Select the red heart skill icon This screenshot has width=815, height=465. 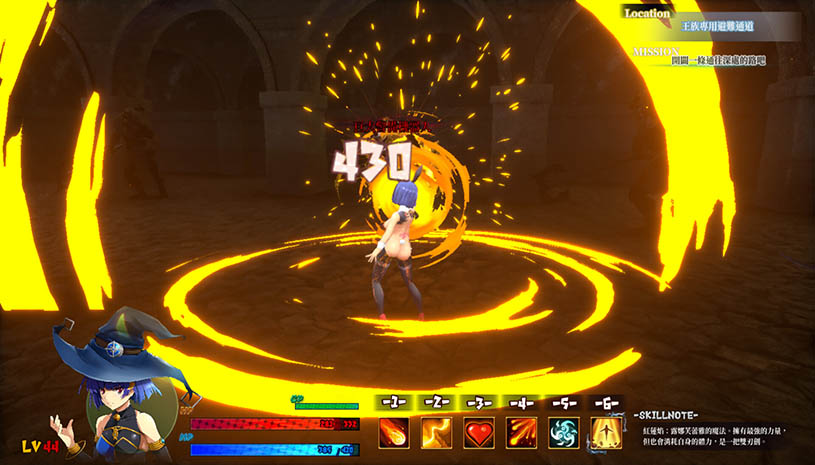(x=479, y=433)
